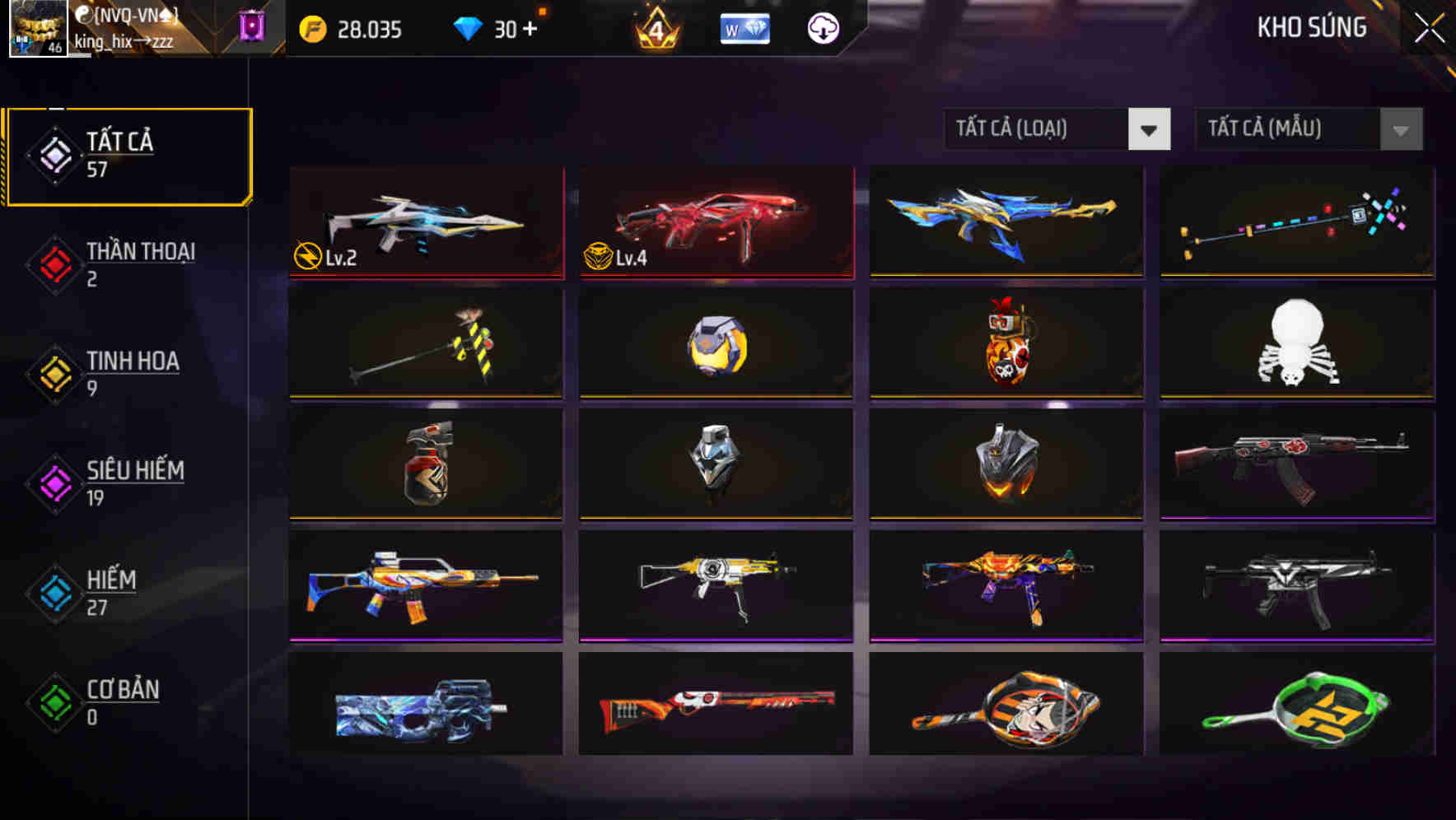Open the W membership diamond badge
The width and height of the screenshot is (1456, 820).
click(x=745, y=29)
